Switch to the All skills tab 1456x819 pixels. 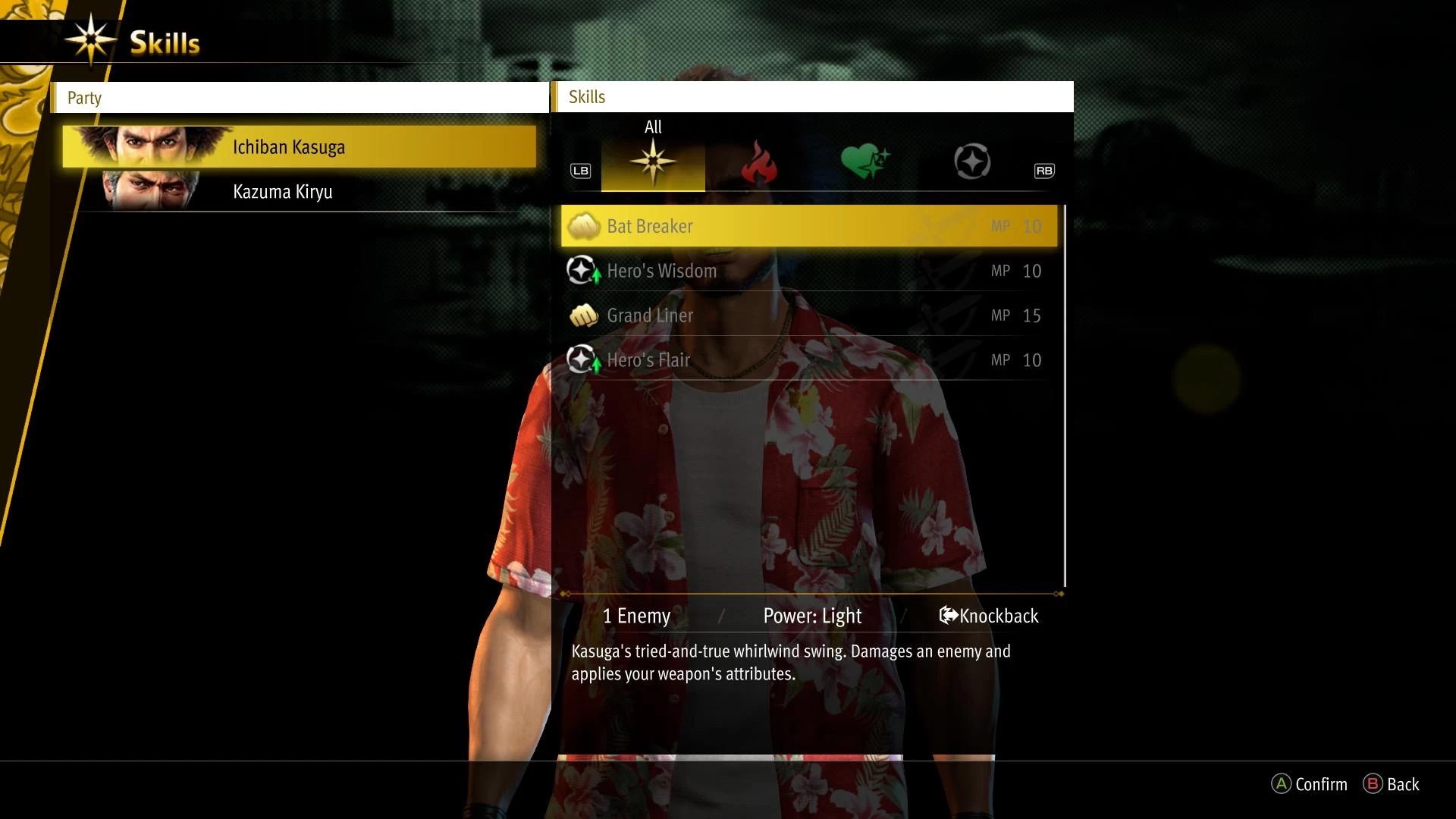653,162
